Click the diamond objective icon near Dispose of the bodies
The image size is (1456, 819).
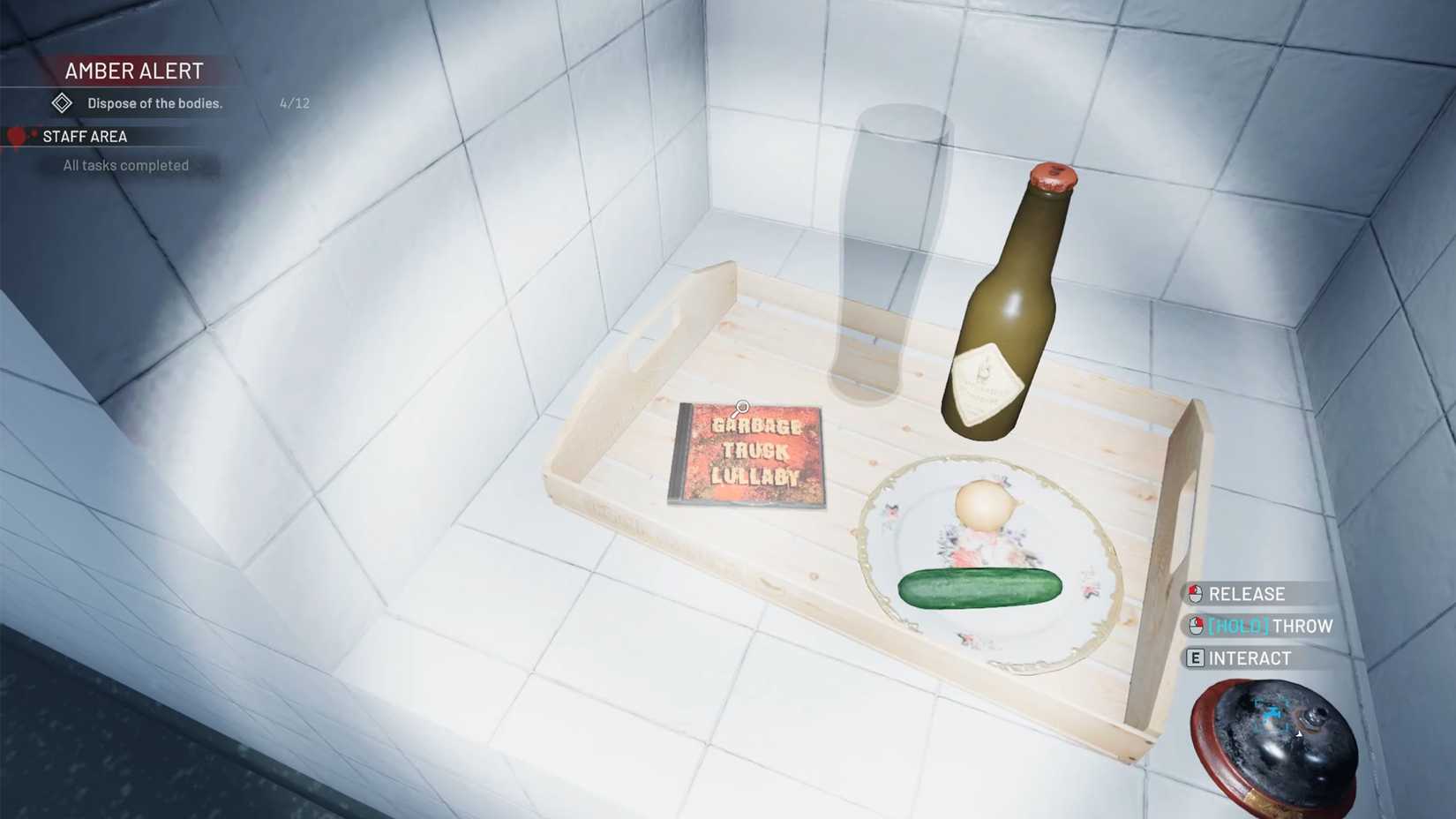(x=60, y=102)
